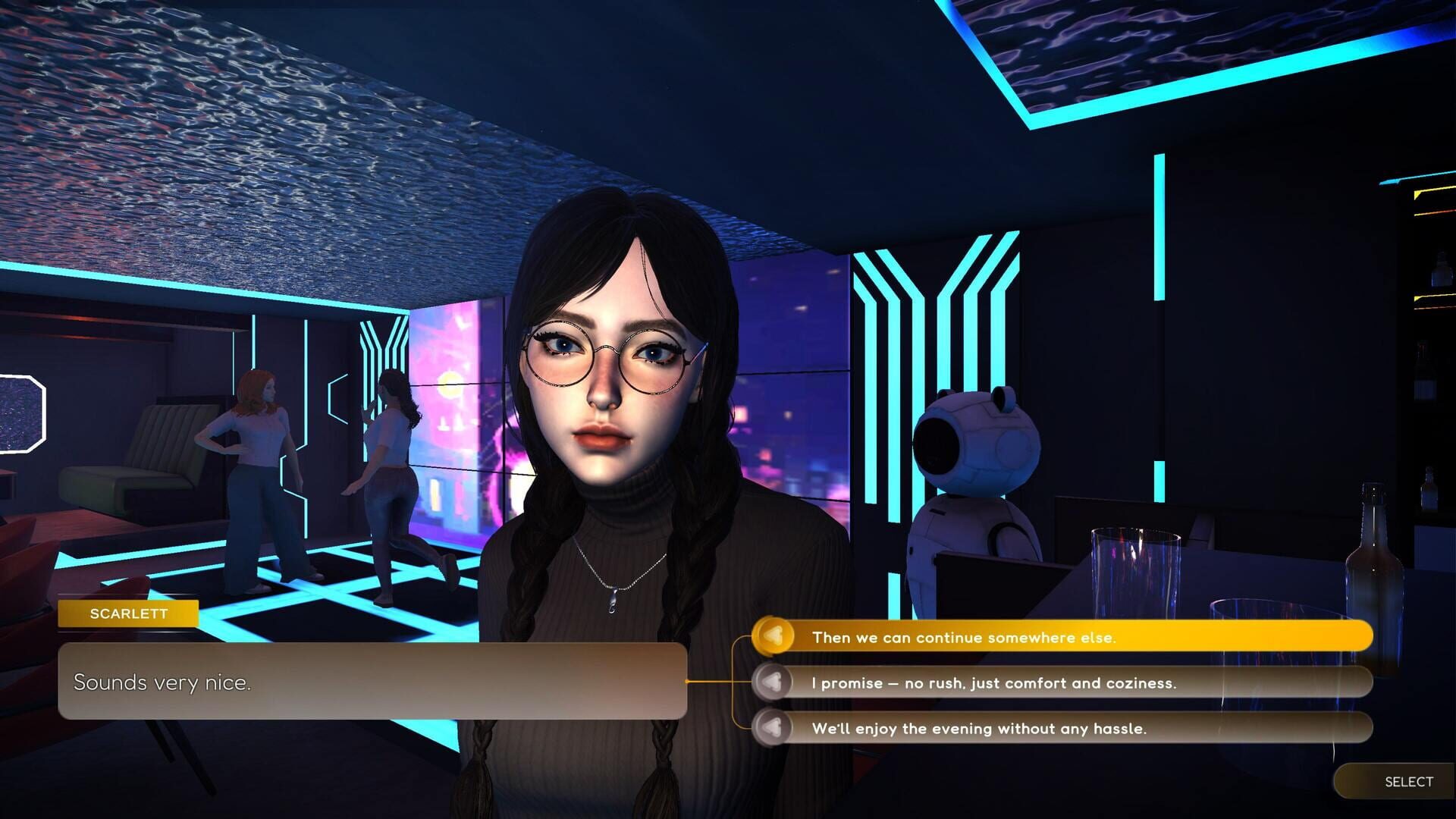Play voice audio for the highlighted dialogue choice

click(777, 638)
